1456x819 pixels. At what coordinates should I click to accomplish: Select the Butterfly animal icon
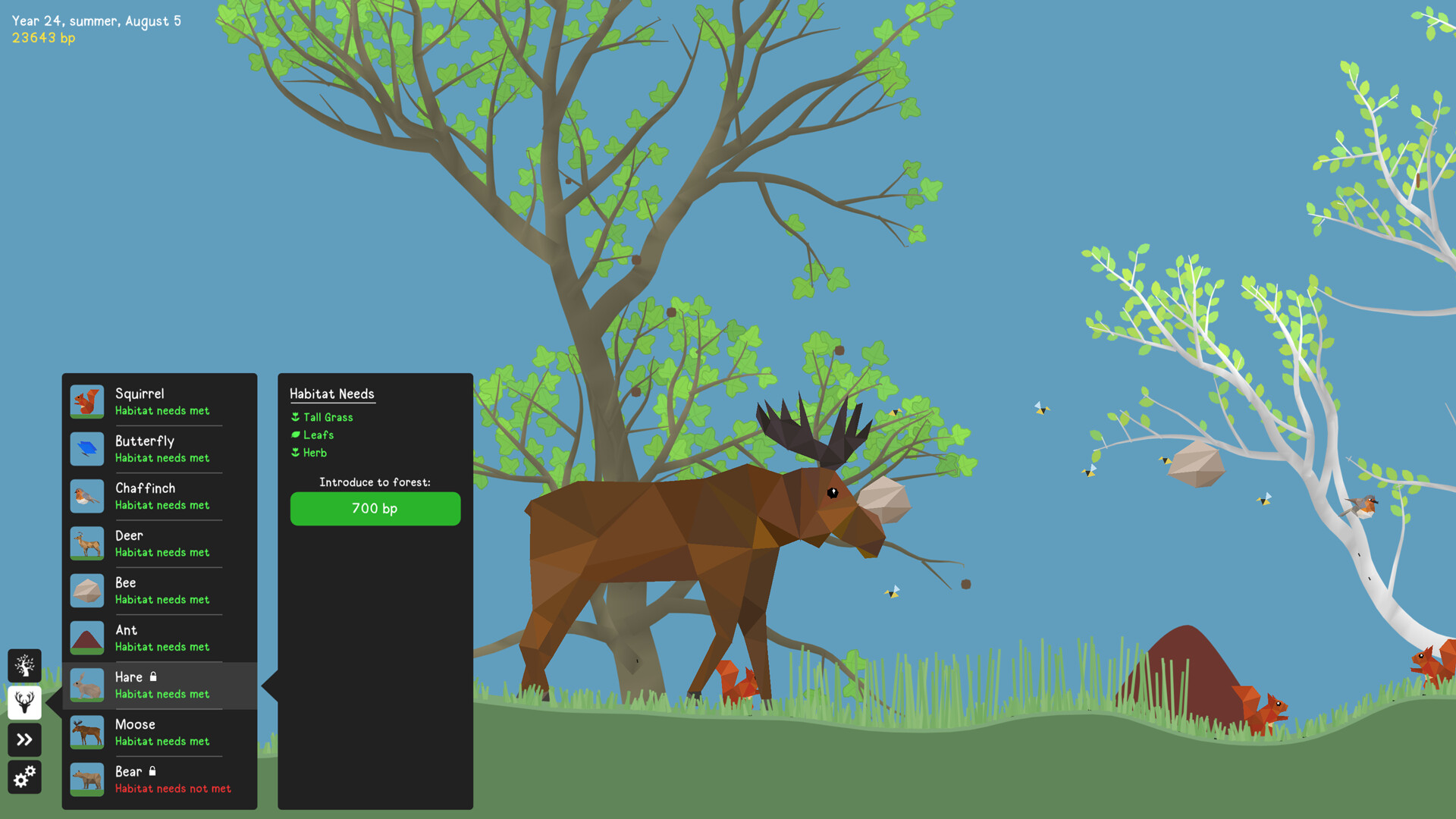pyautogui.click(x=86, y=448)
